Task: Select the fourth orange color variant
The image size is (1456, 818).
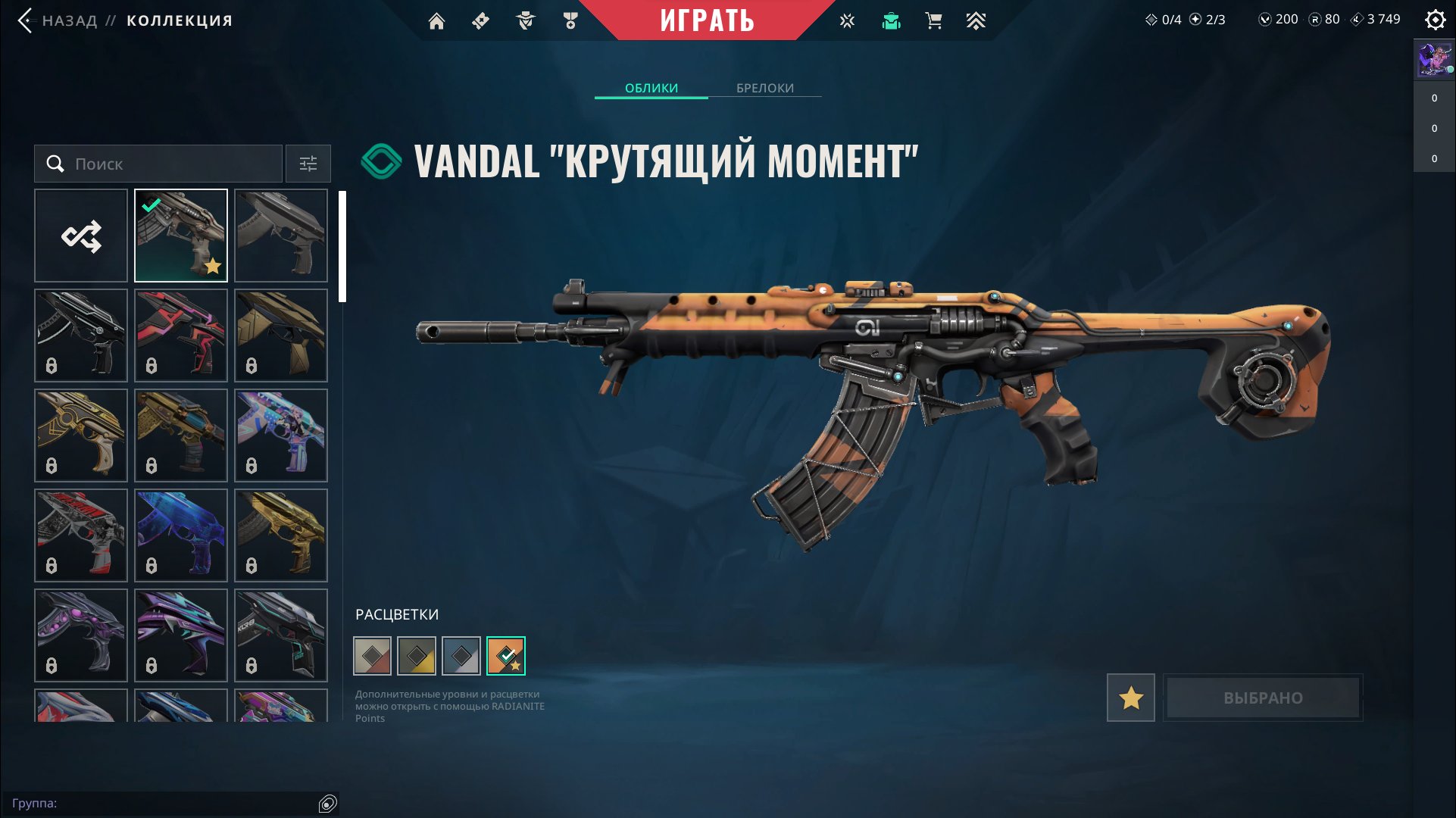Action: (x=505, y=655)
